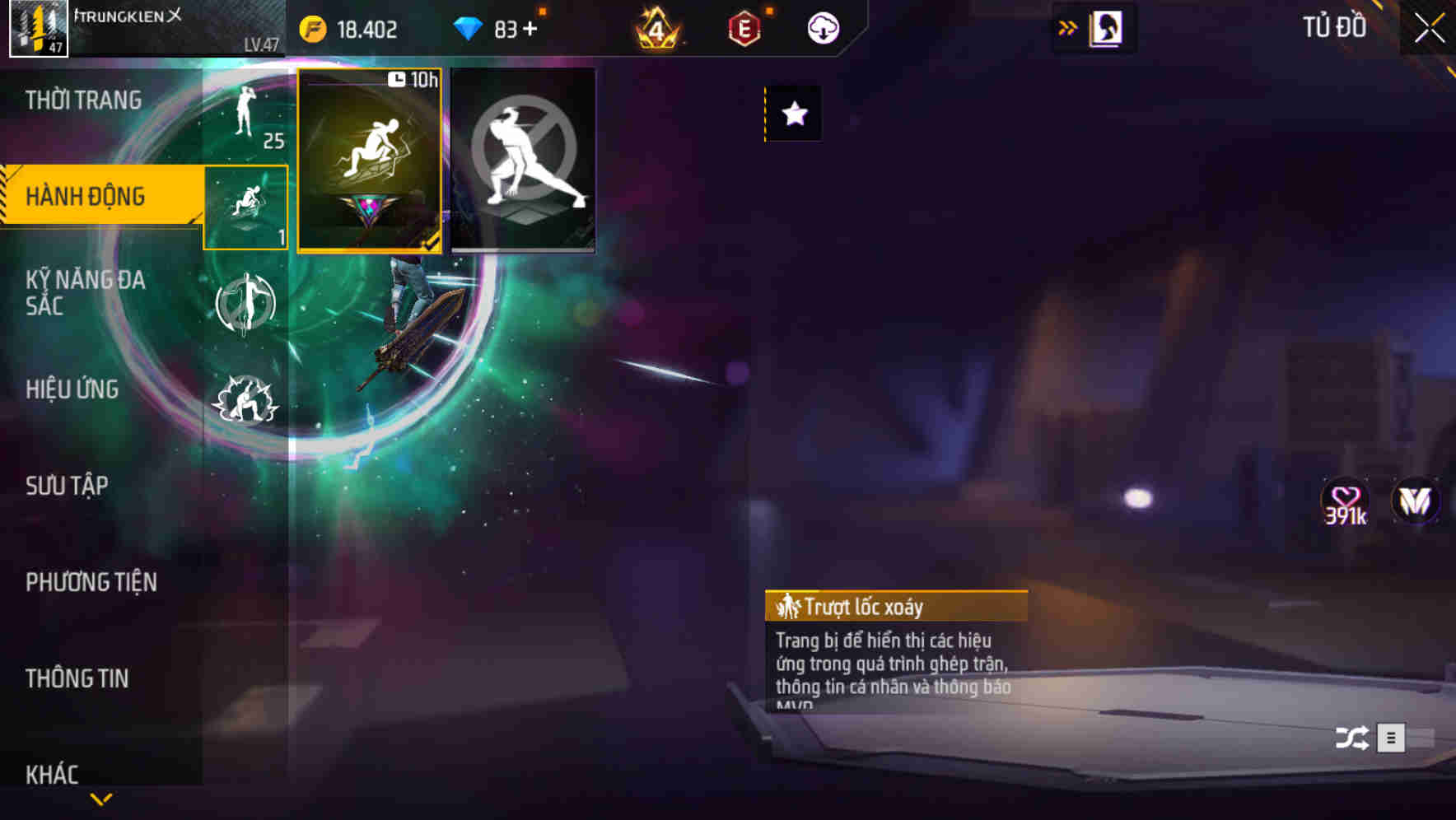Select the empty 'no emote' slot to unequip
Image resolution: width=1456 pixels, height=820 pixels.
pyautogui.click(x=524, y=160)
